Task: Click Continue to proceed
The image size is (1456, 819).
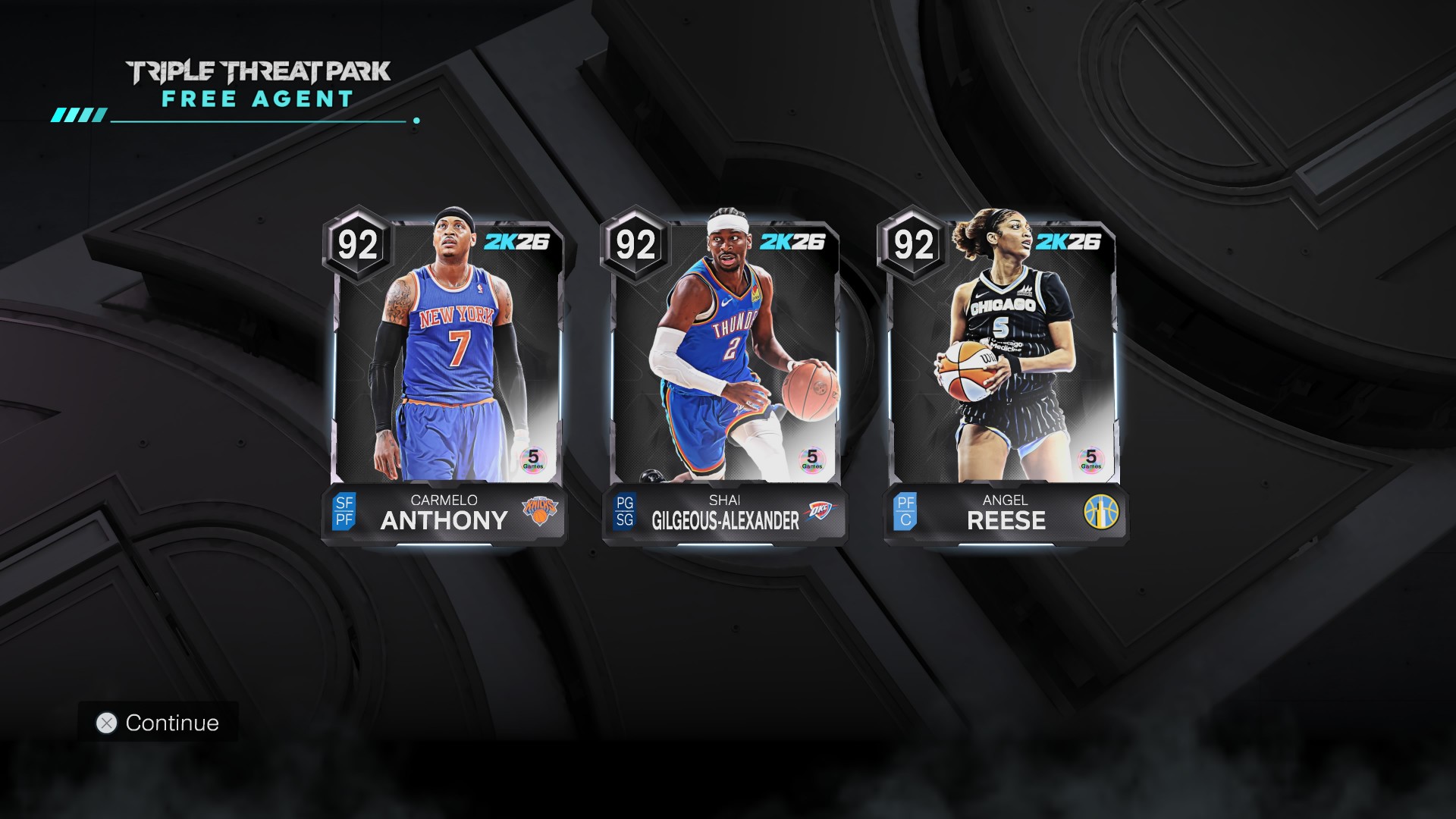Action: pyautogui.click(x=158, y=723)
